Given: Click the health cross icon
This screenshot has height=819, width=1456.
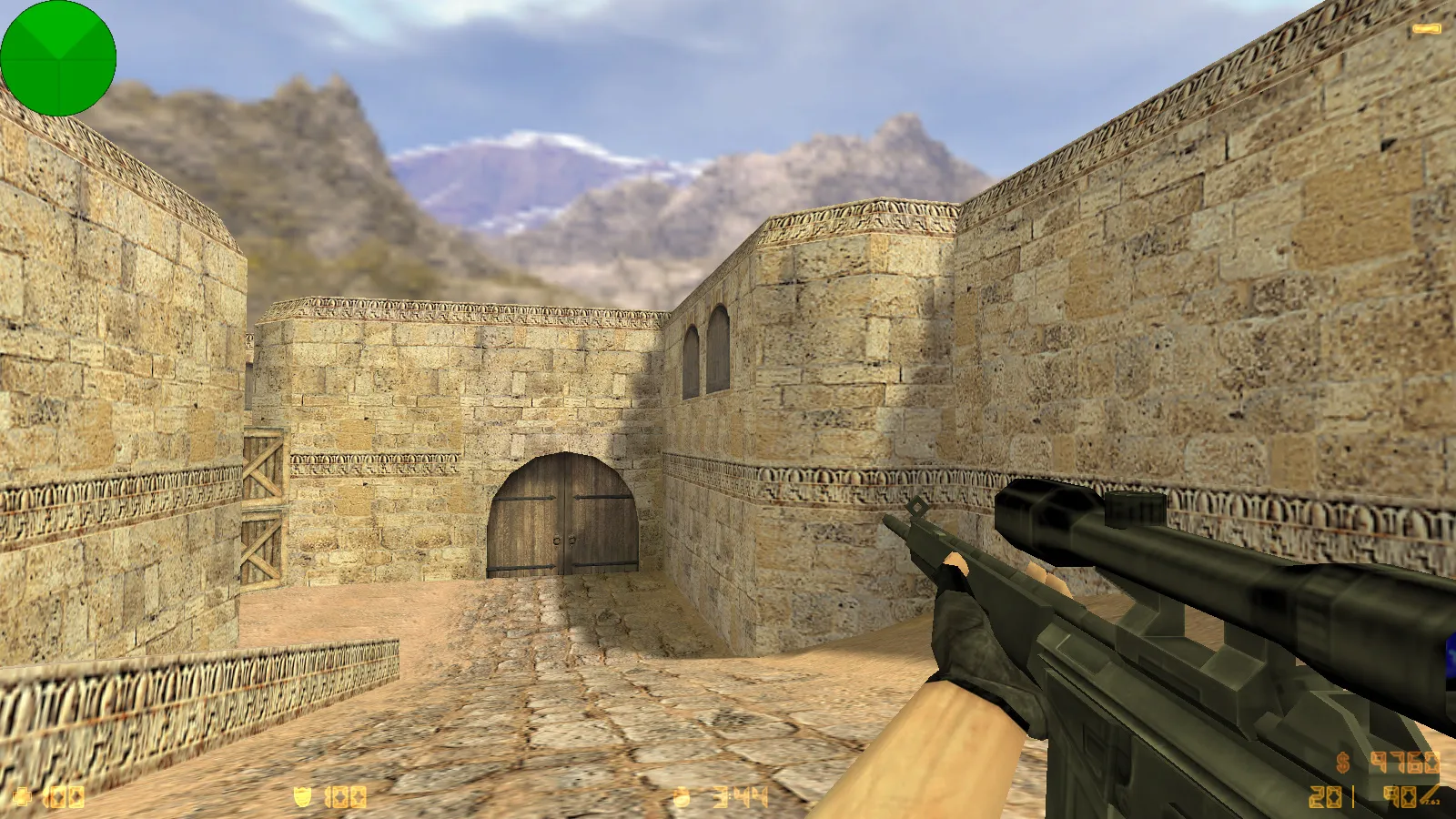Looking at the screenshot, I should pyautogui.click(x=25, y=798).
